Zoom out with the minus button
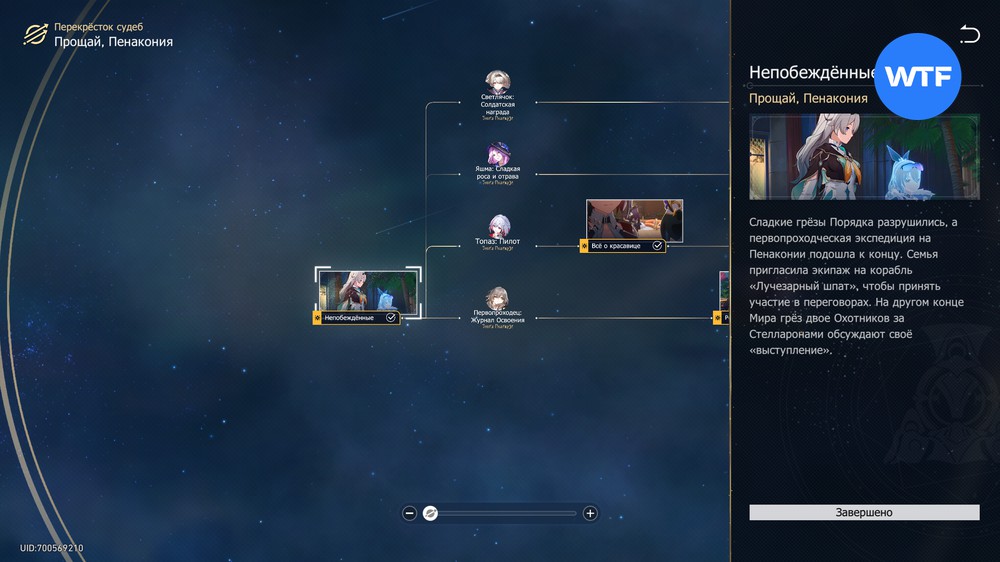This screenshot has height=562, width=1000. click(410, 513)
